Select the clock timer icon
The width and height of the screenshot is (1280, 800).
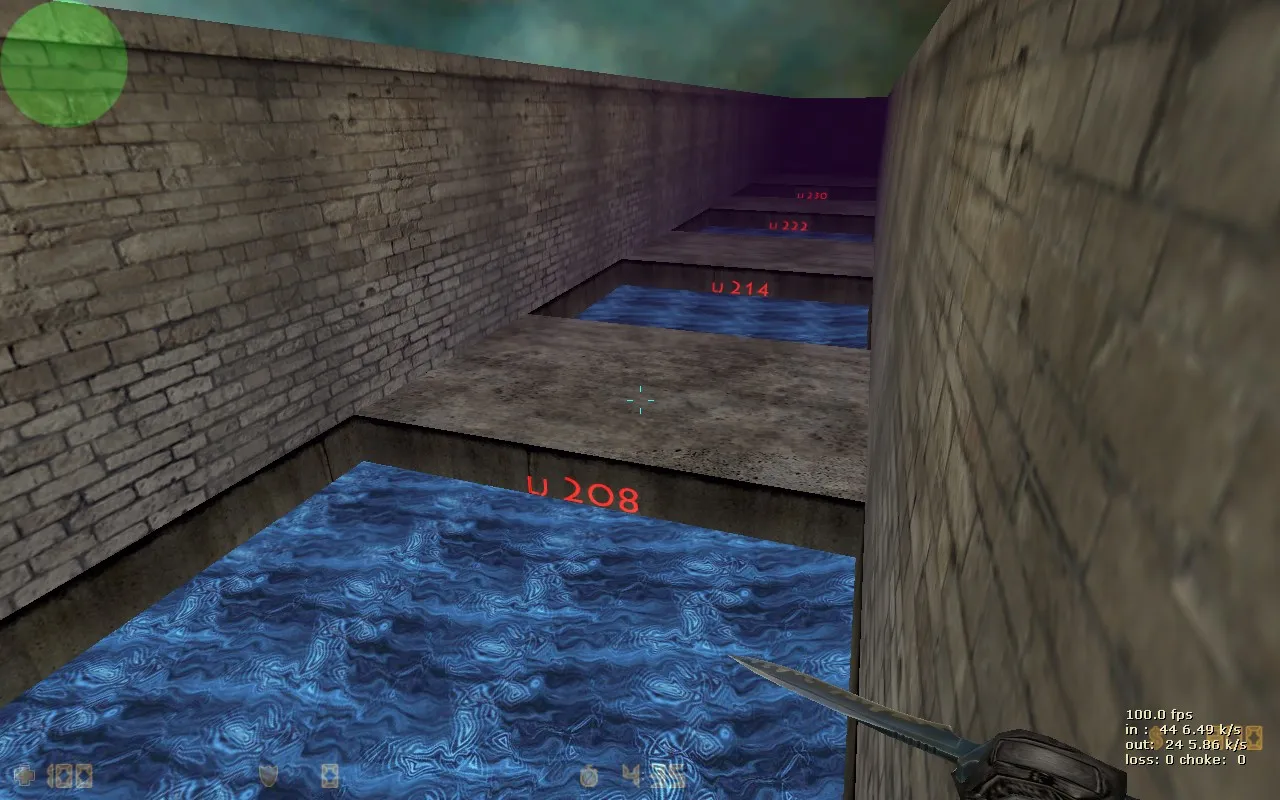pos(588,774)
